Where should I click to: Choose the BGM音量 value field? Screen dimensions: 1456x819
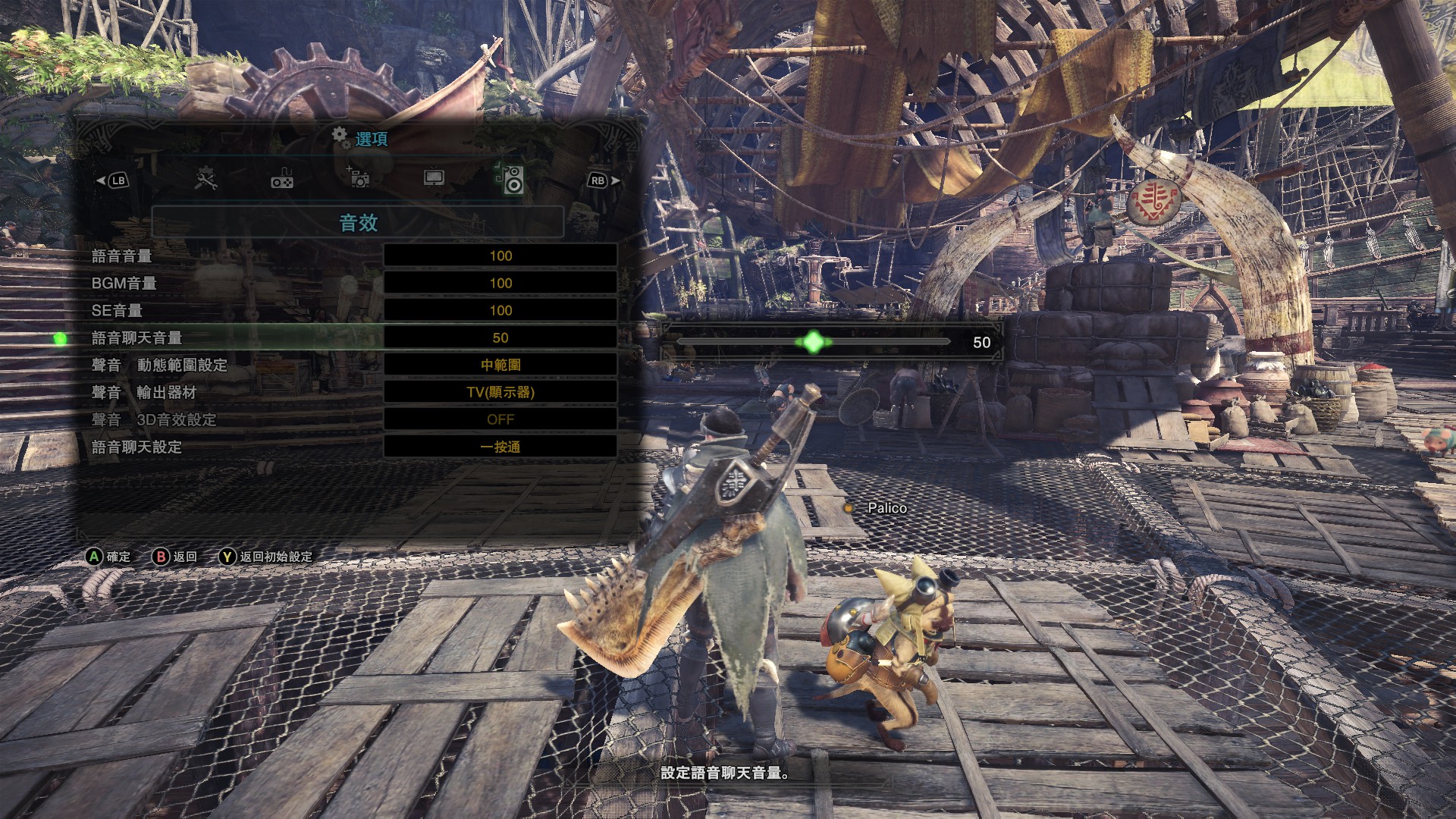500,283
